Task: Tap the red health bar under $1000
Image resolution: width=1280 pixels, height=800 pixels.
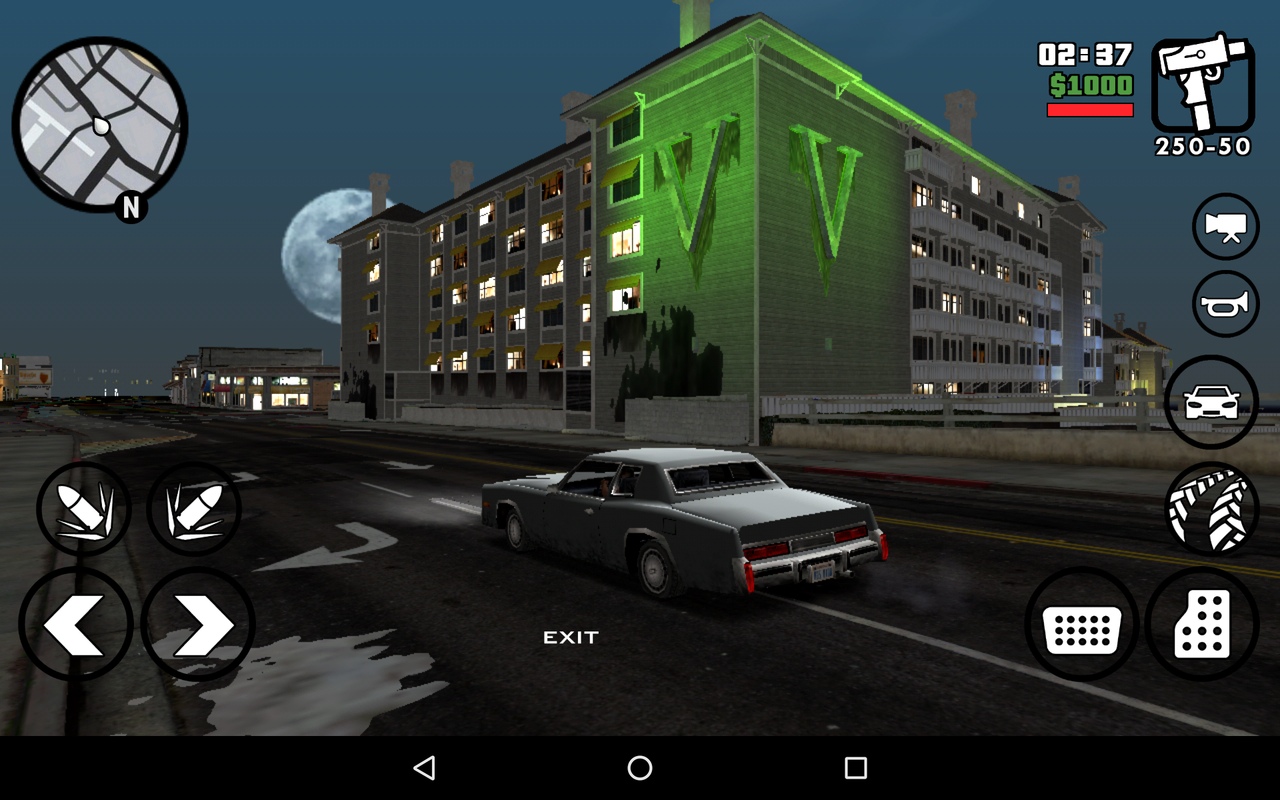Action: [x=1089, y=110]
